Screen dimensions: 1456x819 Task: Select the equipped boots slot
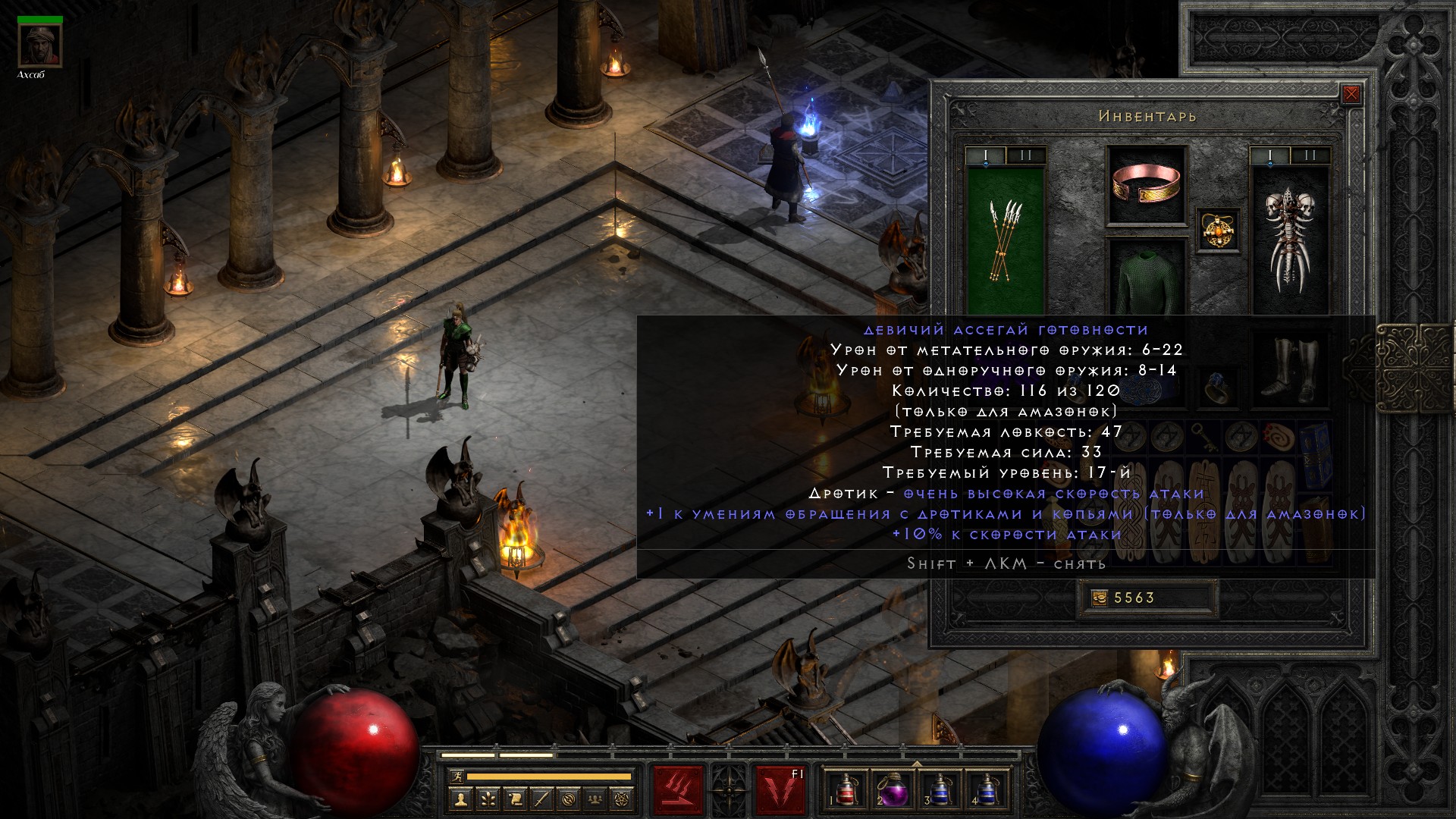1289,369
